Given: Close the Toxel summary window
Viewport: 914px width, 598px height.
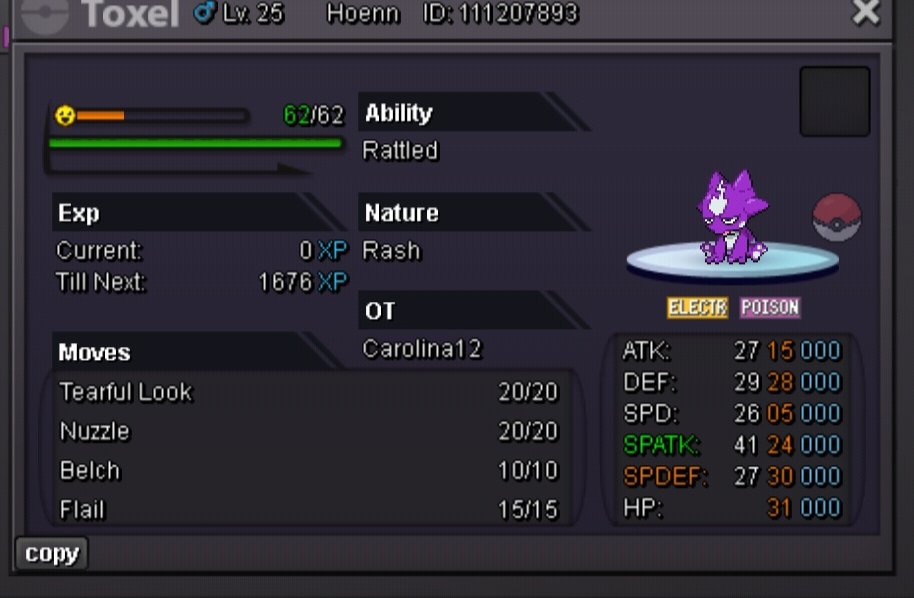Looking at the screenshot, I should coord(865,12).
